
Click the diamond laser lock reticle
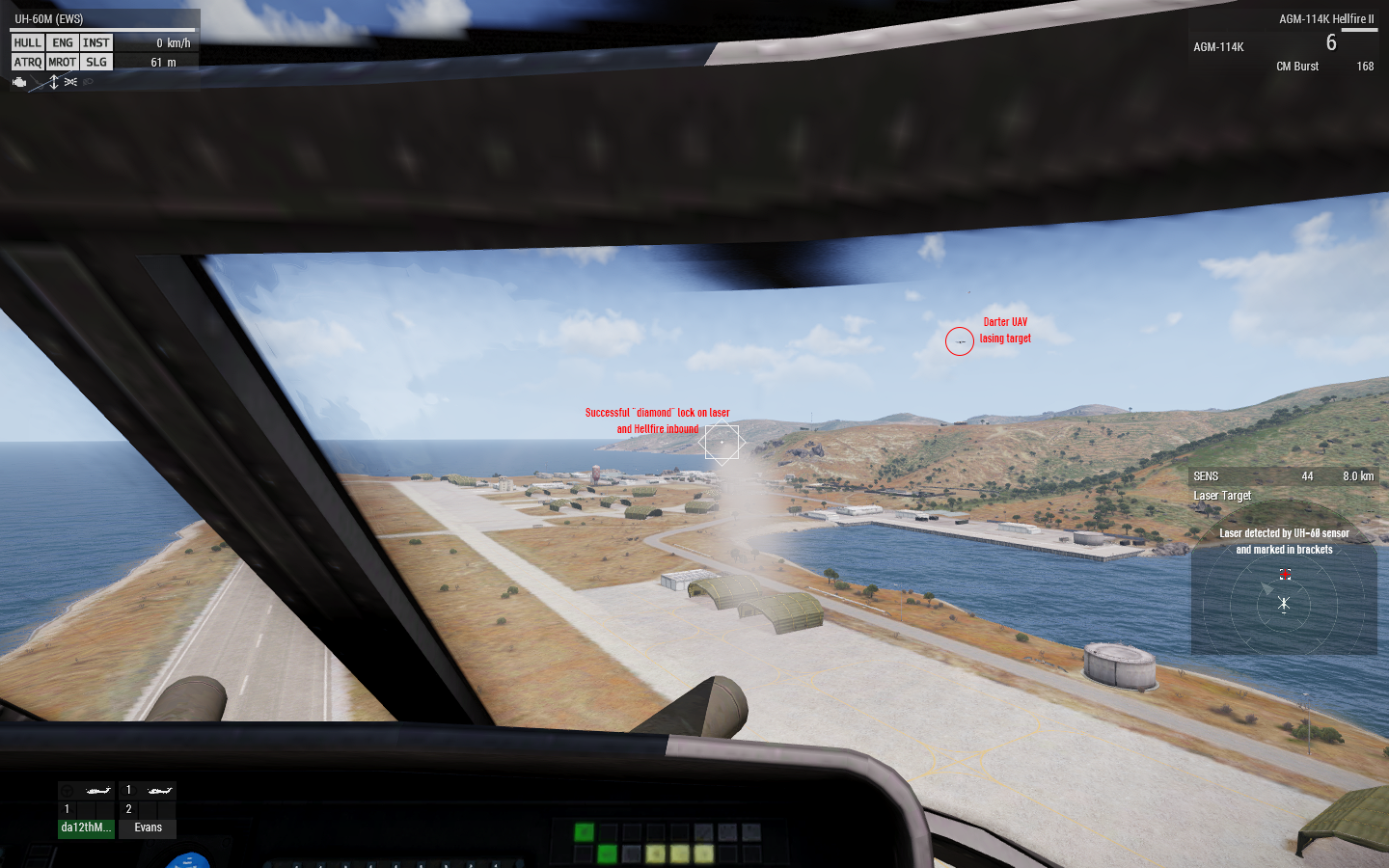click(x=722, y=443)
